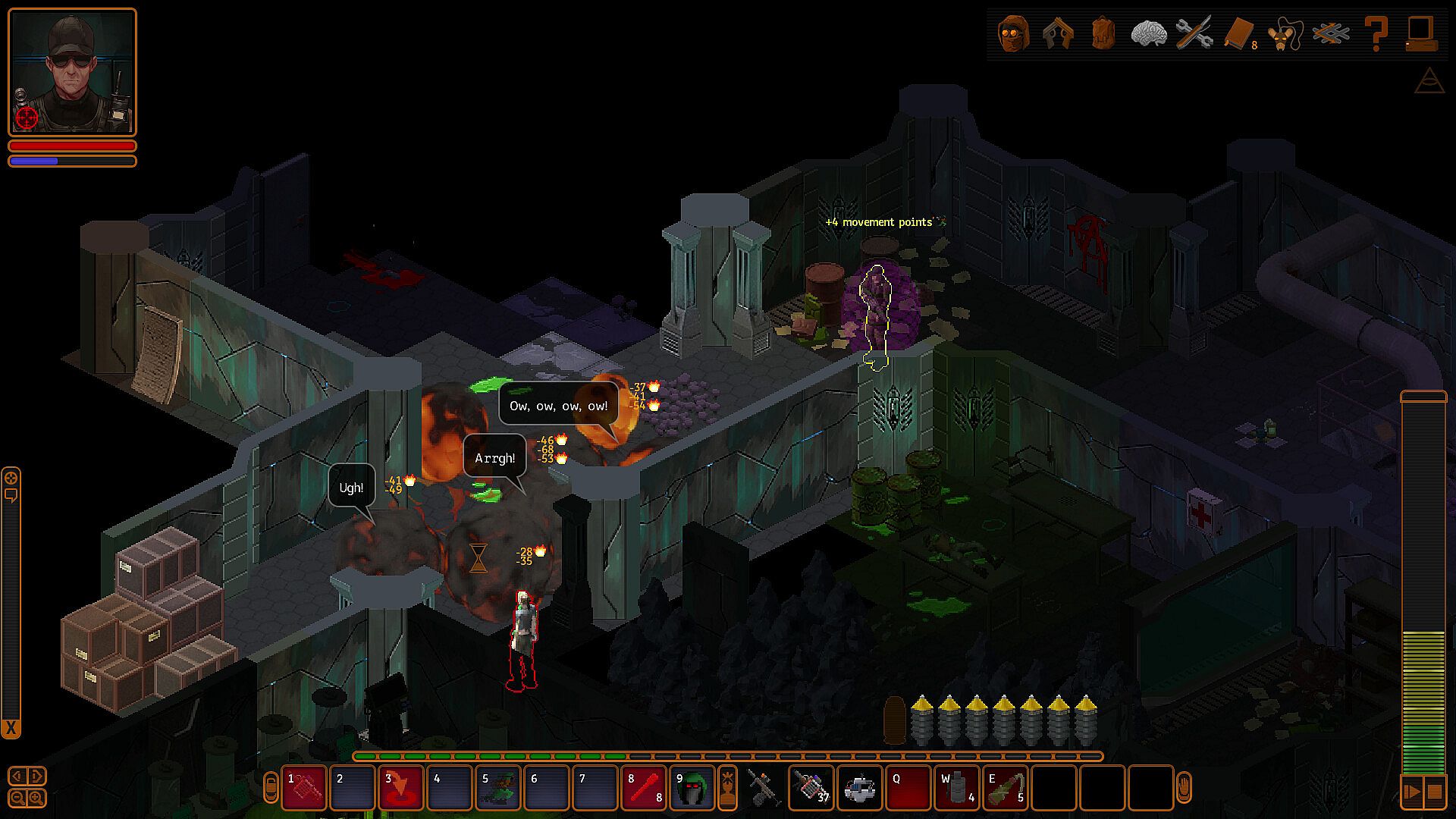The width and height of the screenshot is (1456, 819).
Task: Open the question mark help menu
Action: [x=1375, y=33]
